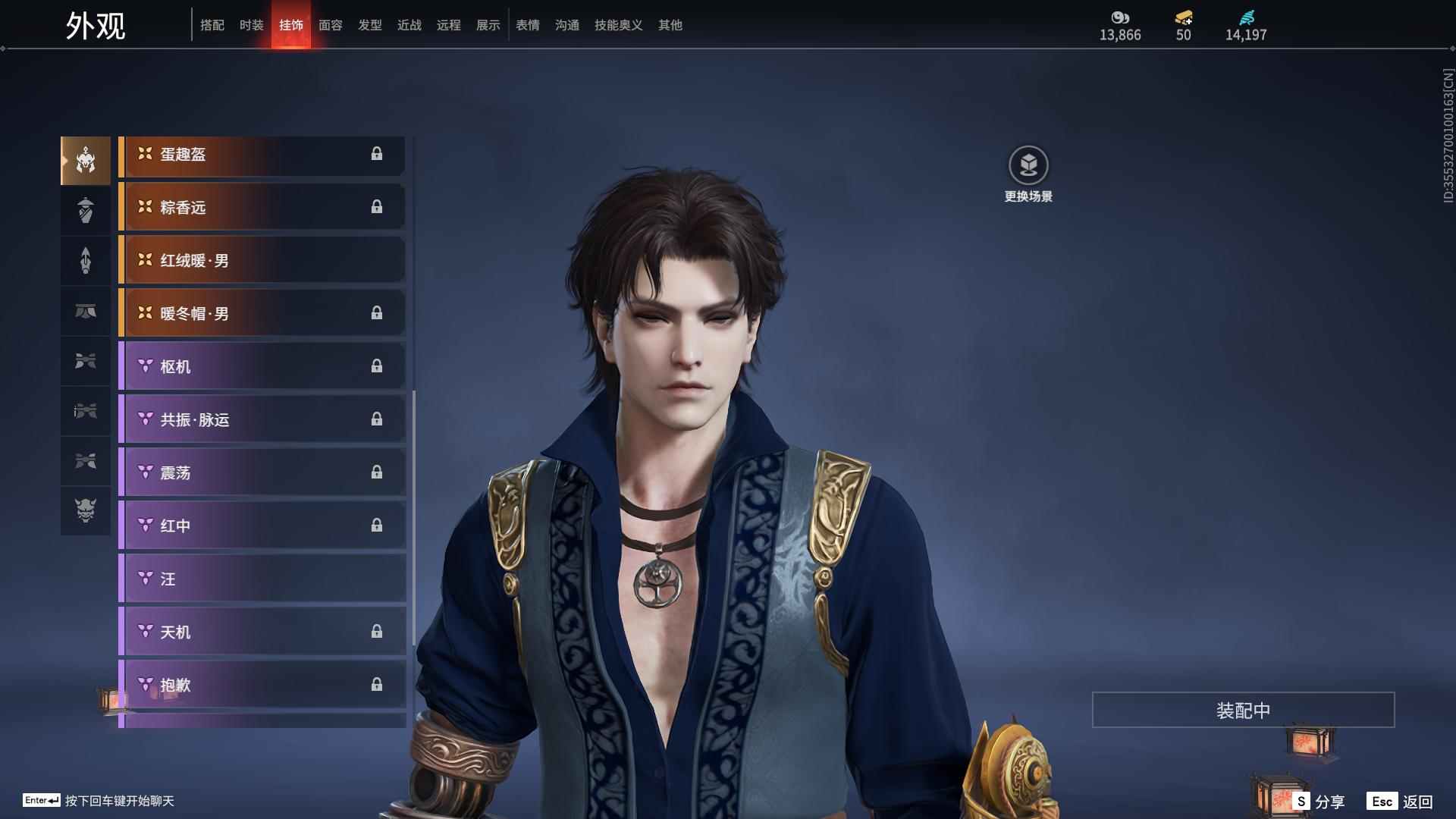
Task: Click 返回 to go back
Action: 1401,802
